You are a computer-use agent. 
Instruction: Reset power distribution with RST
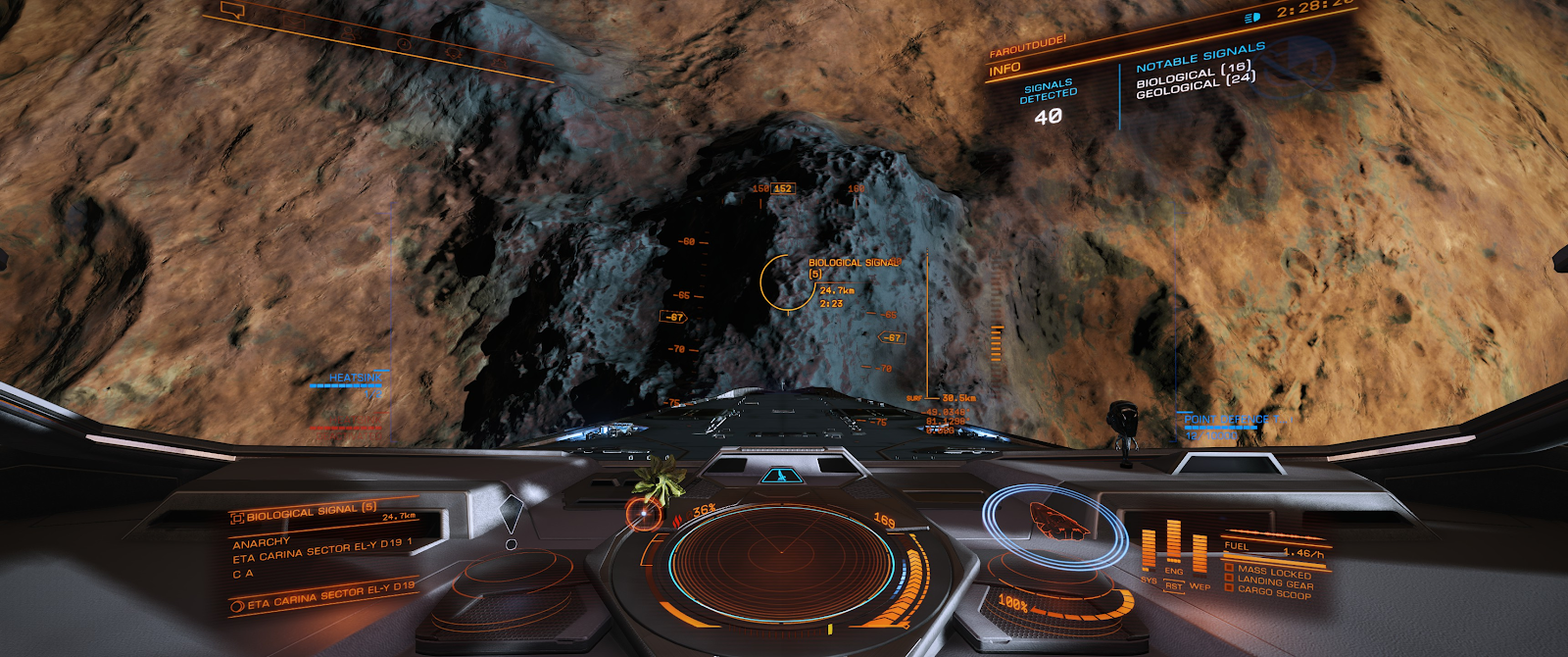coord(1174,586)
